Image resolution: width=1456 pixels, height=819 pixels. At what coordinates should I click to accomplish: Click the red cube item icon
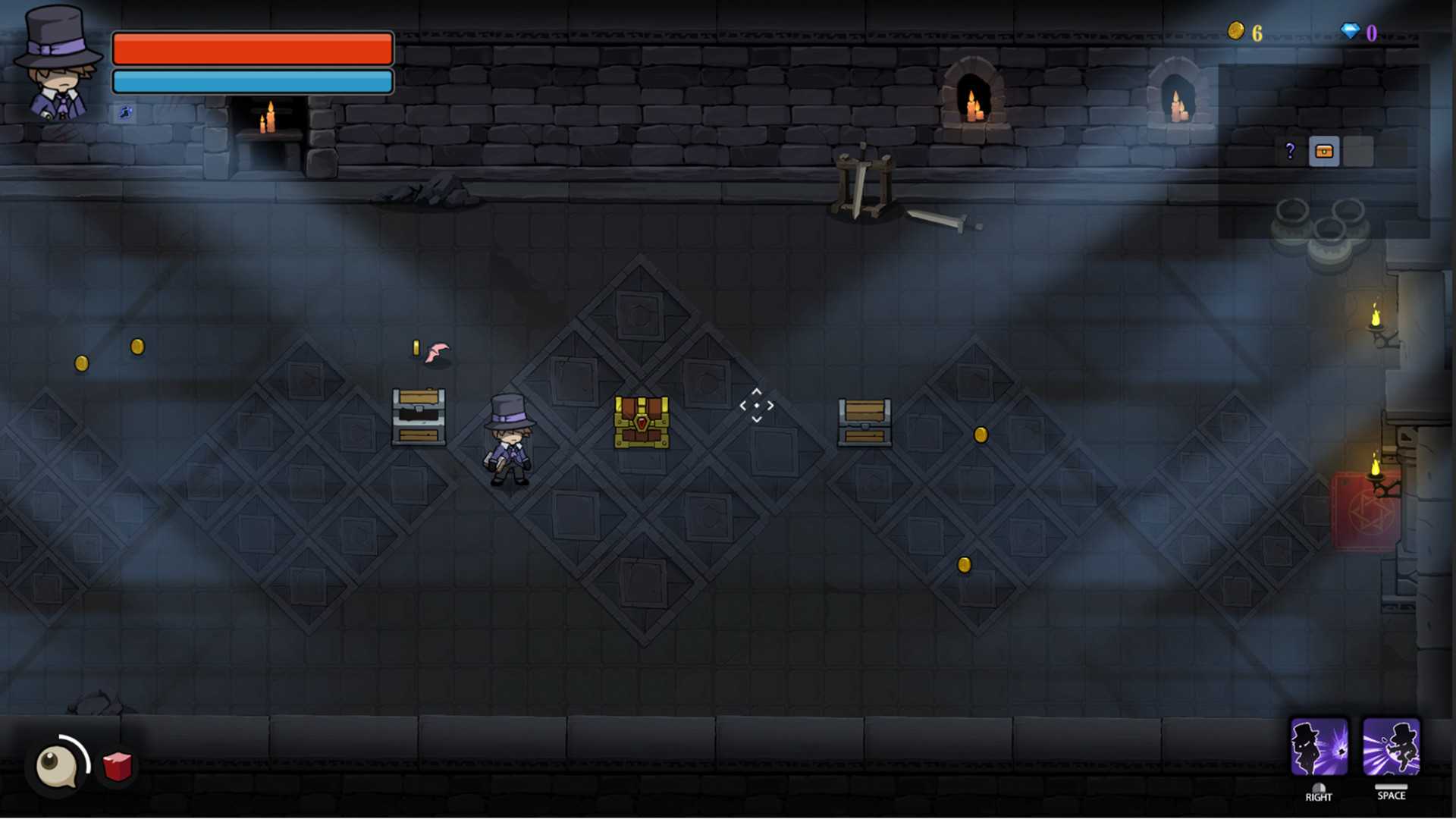pos(115,766)
